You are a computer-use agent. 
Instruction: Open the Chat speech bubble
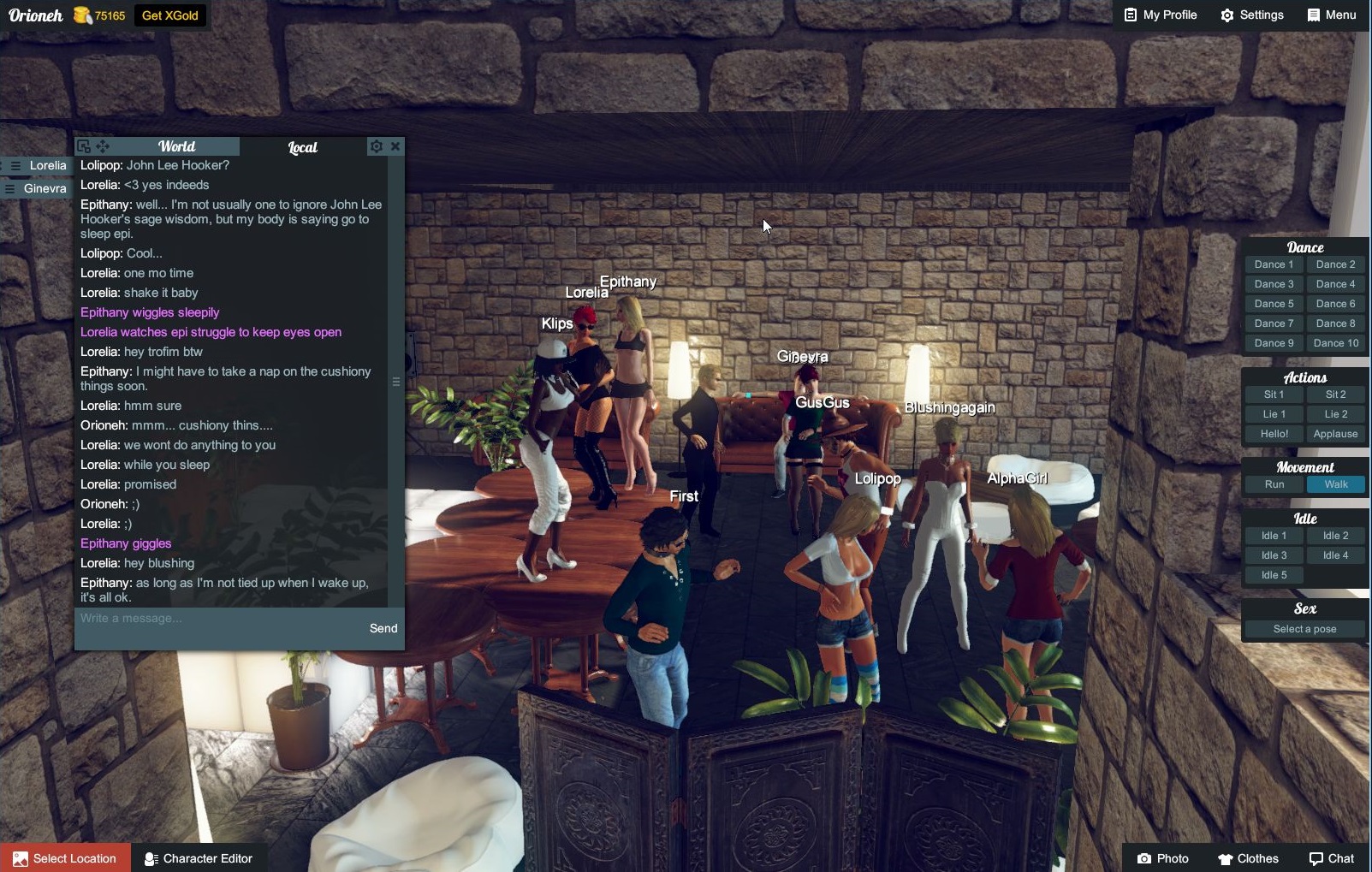click(x=1333, y=858)
